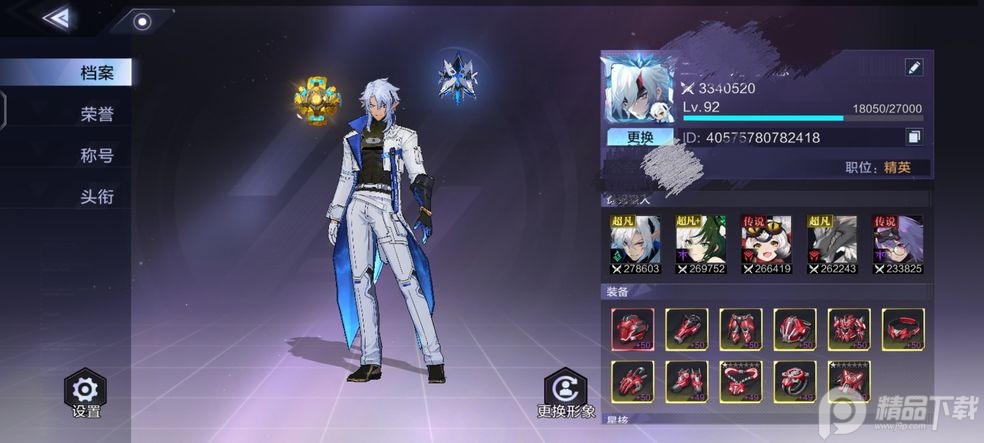Open the 荣誉 tab
The height and width of the screenshot is (443, 984).
point(97,114)
